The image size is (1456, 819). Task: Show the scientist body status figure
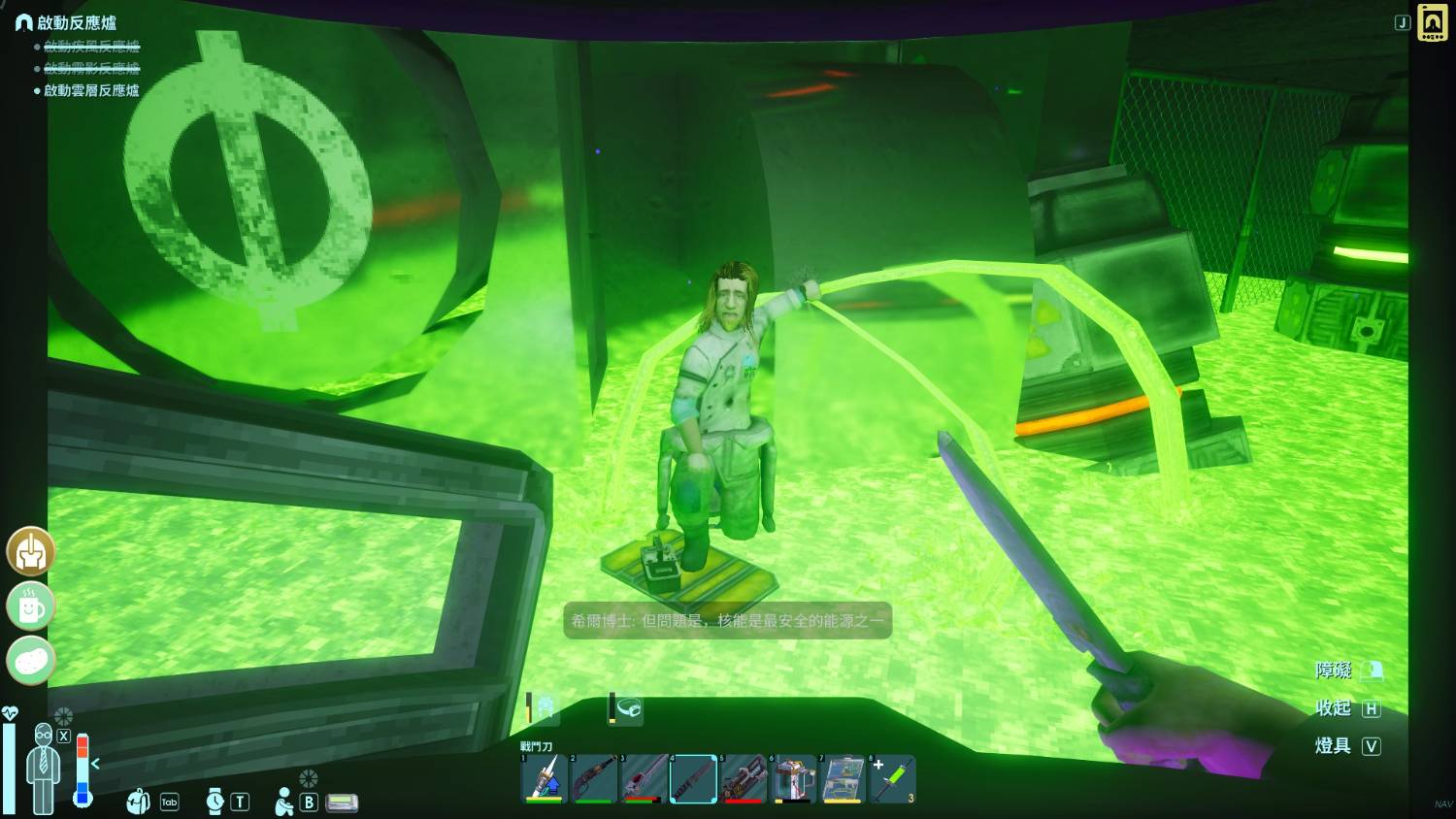44,767
